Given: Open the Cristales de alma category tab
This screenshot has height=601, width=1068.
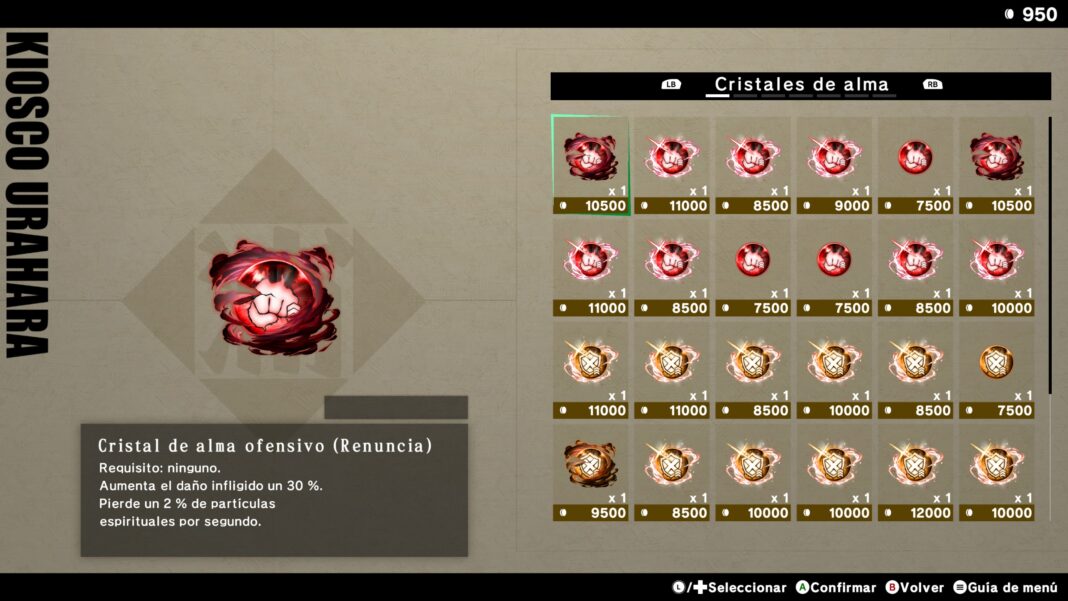Looking at the screenshot, I should 801,85.
